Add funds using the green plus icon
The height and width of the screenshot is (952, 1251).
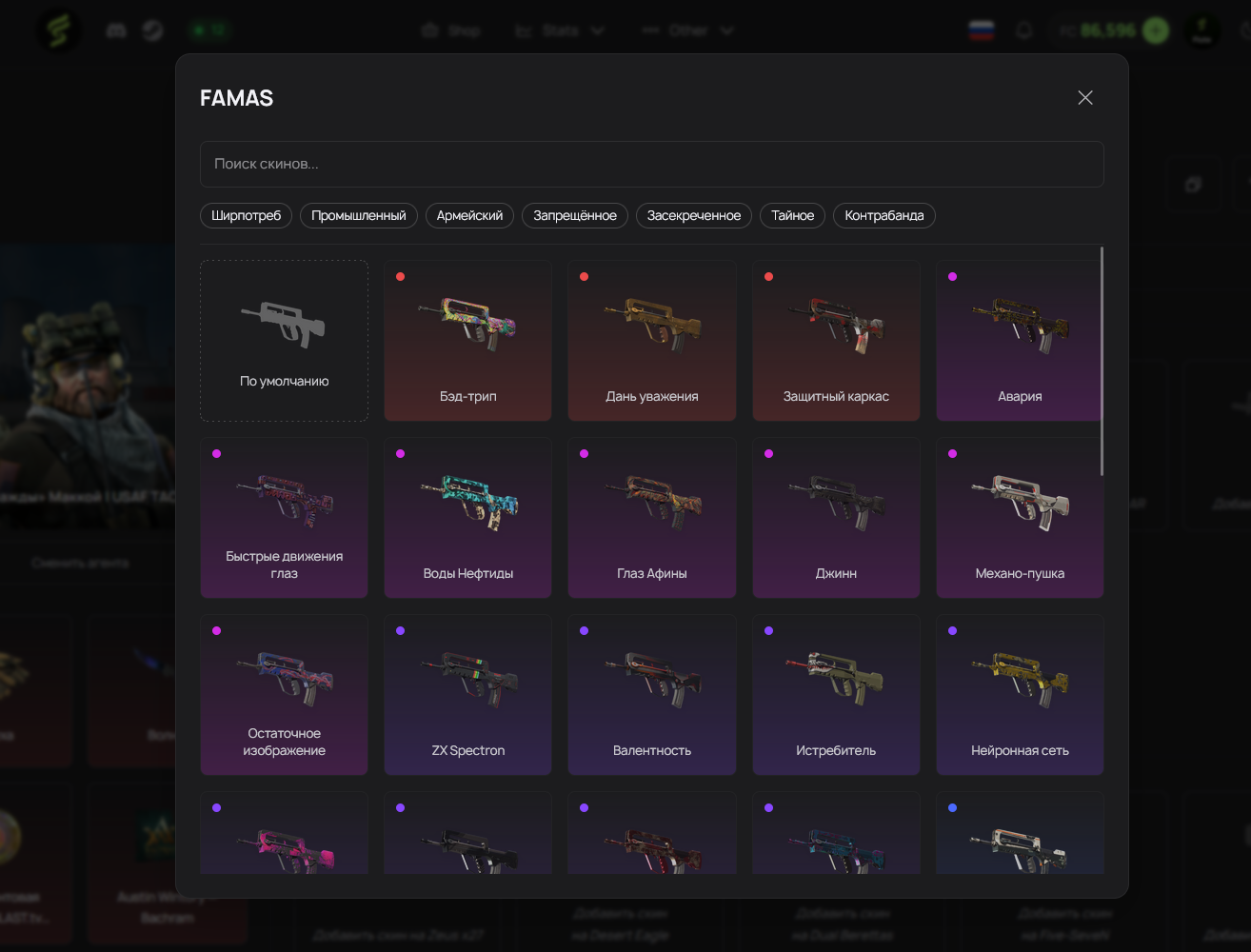(x=1155, y=30)
